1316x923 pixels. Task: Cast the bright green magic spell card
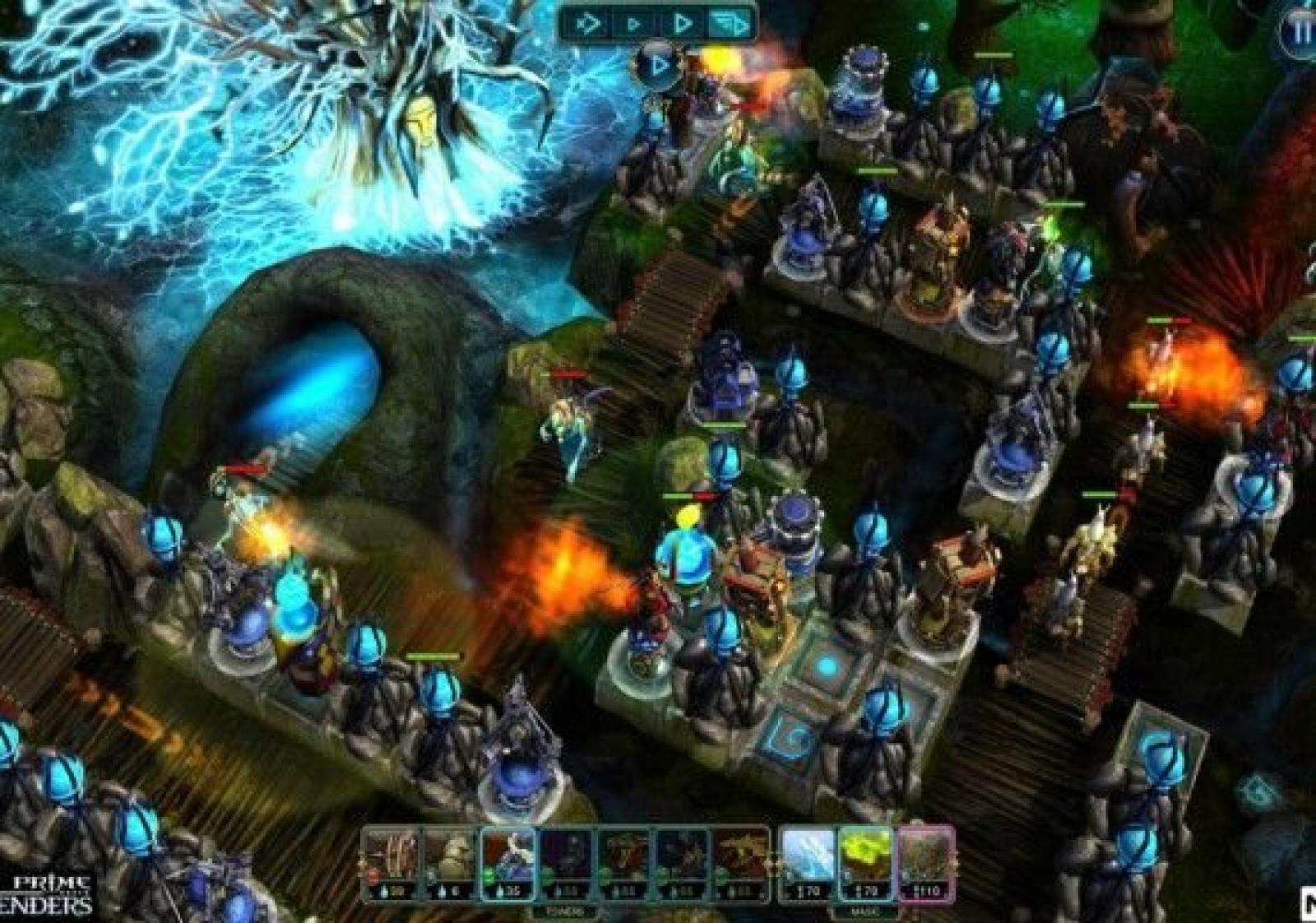click(x=865, y=864)
